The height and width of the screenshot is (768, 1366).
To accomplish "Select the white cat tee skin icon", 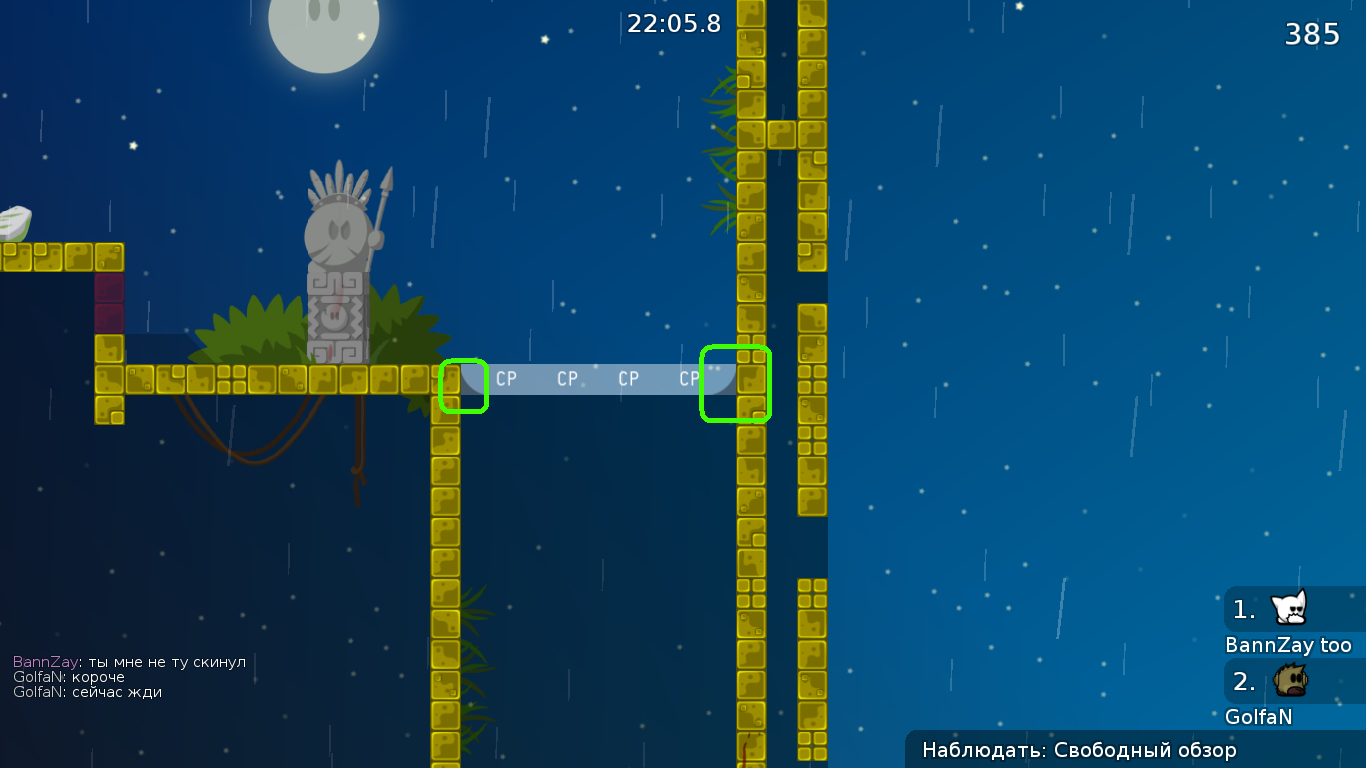I will coord(1289,607).
